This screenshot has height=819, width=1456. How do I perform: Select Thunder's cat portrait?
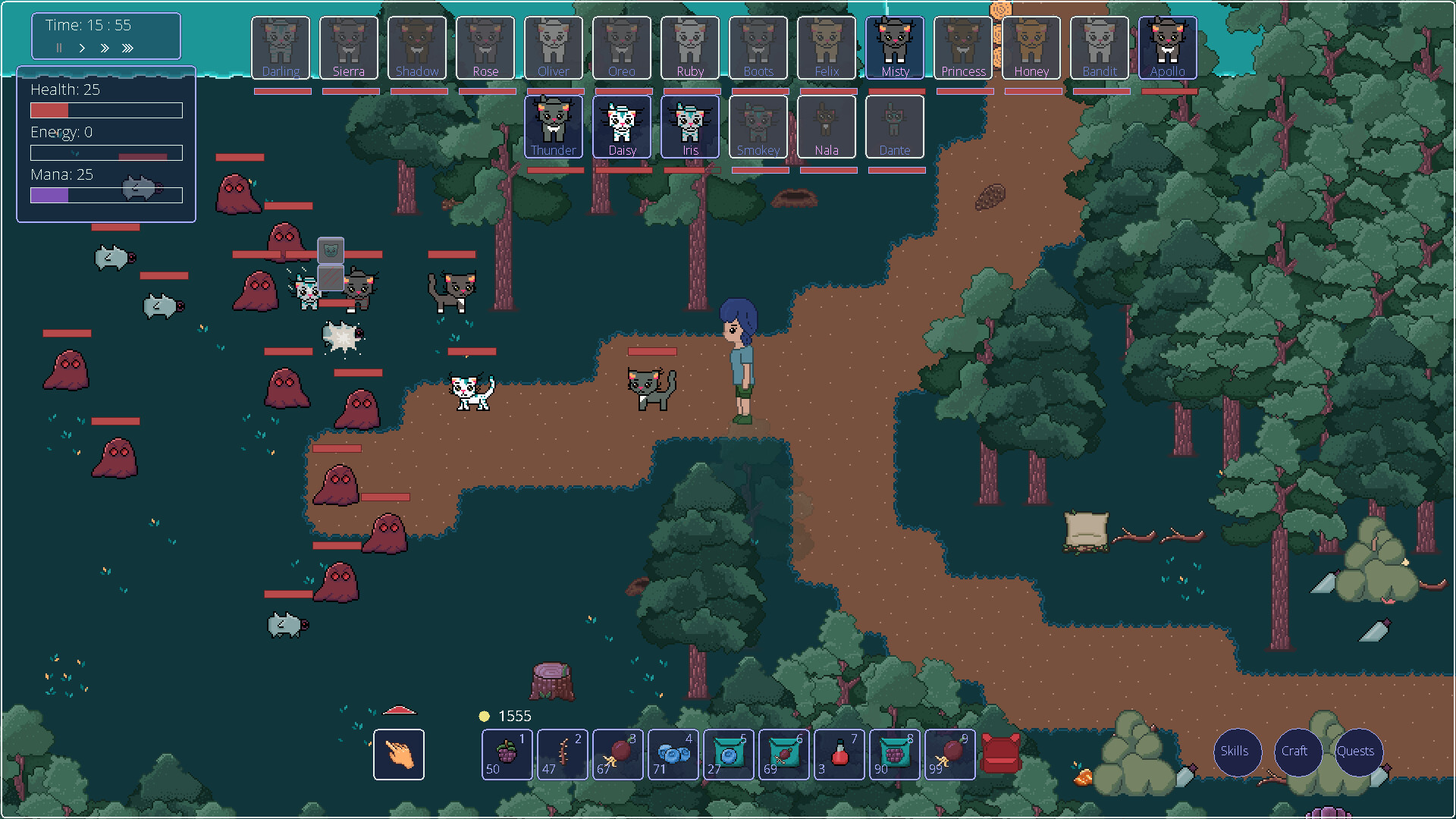tap(554, 126)
